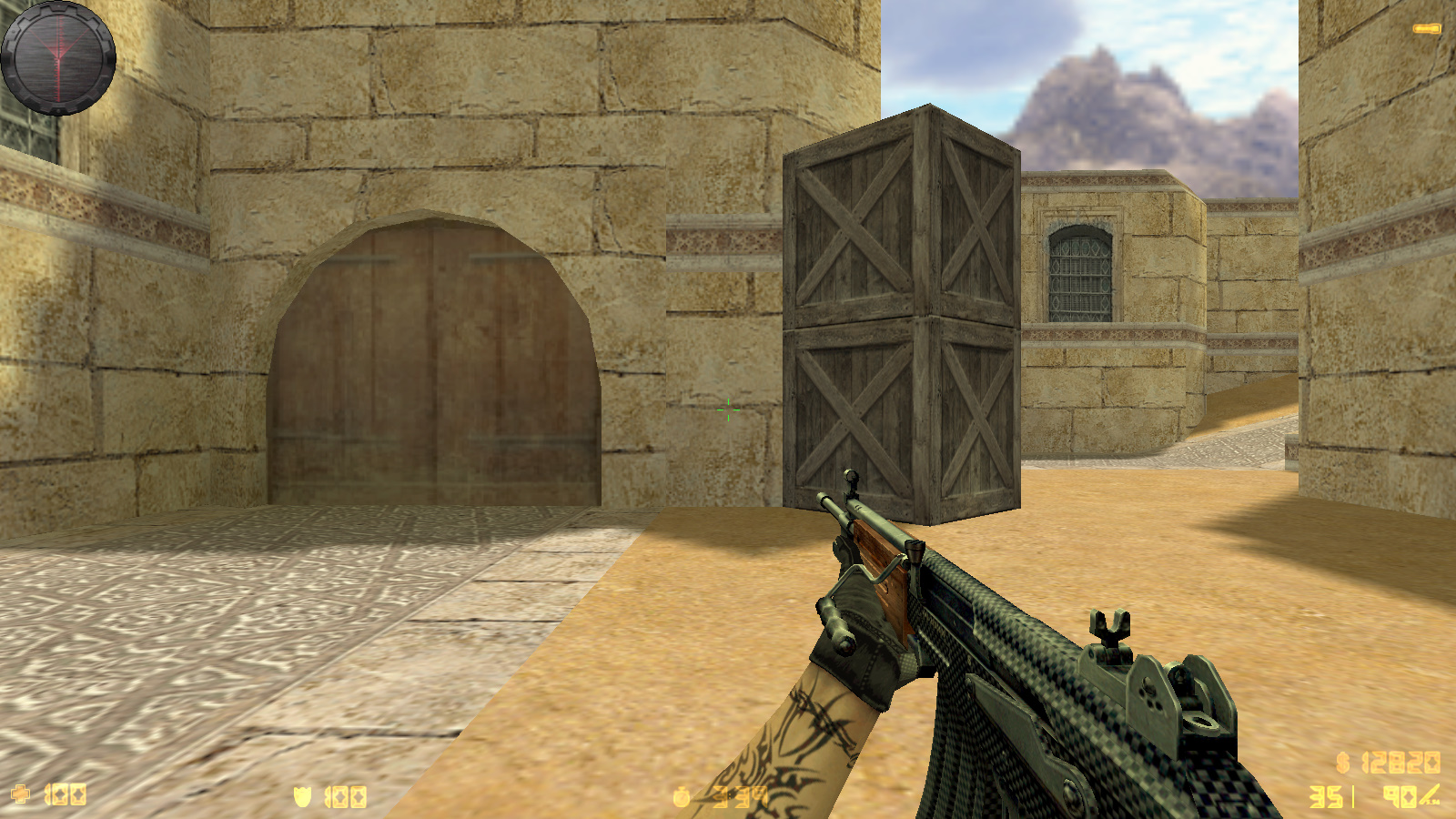Click the circular radar minimap
Screen dimensions: 1456x819
[58, 57]
